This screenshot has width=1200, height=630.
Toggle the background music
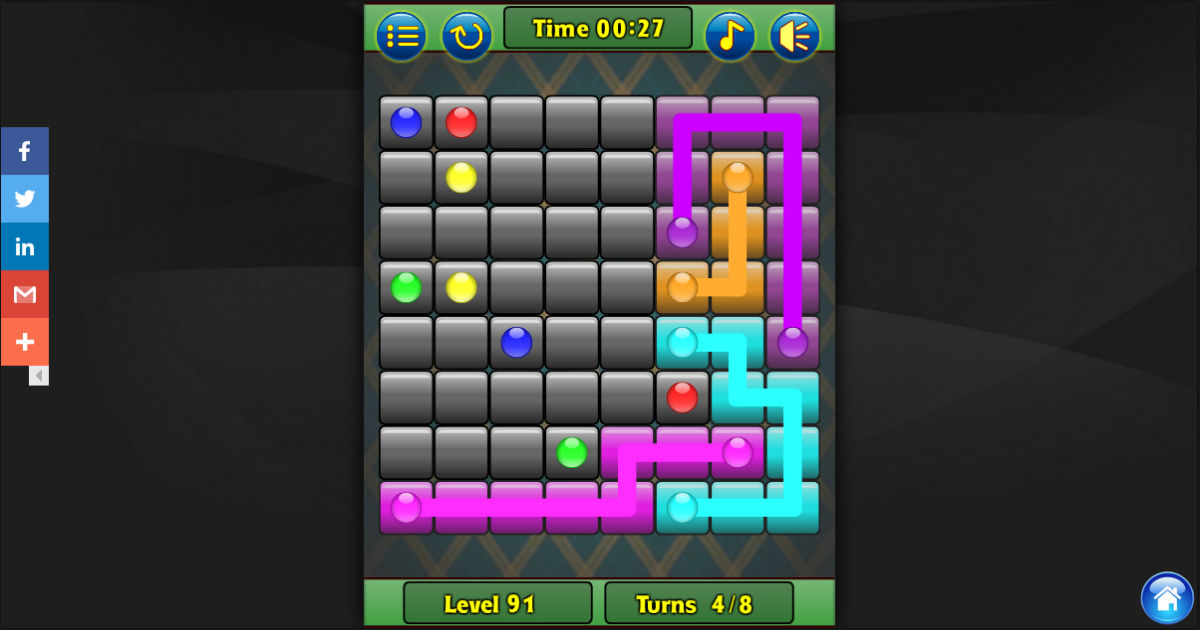730,36
